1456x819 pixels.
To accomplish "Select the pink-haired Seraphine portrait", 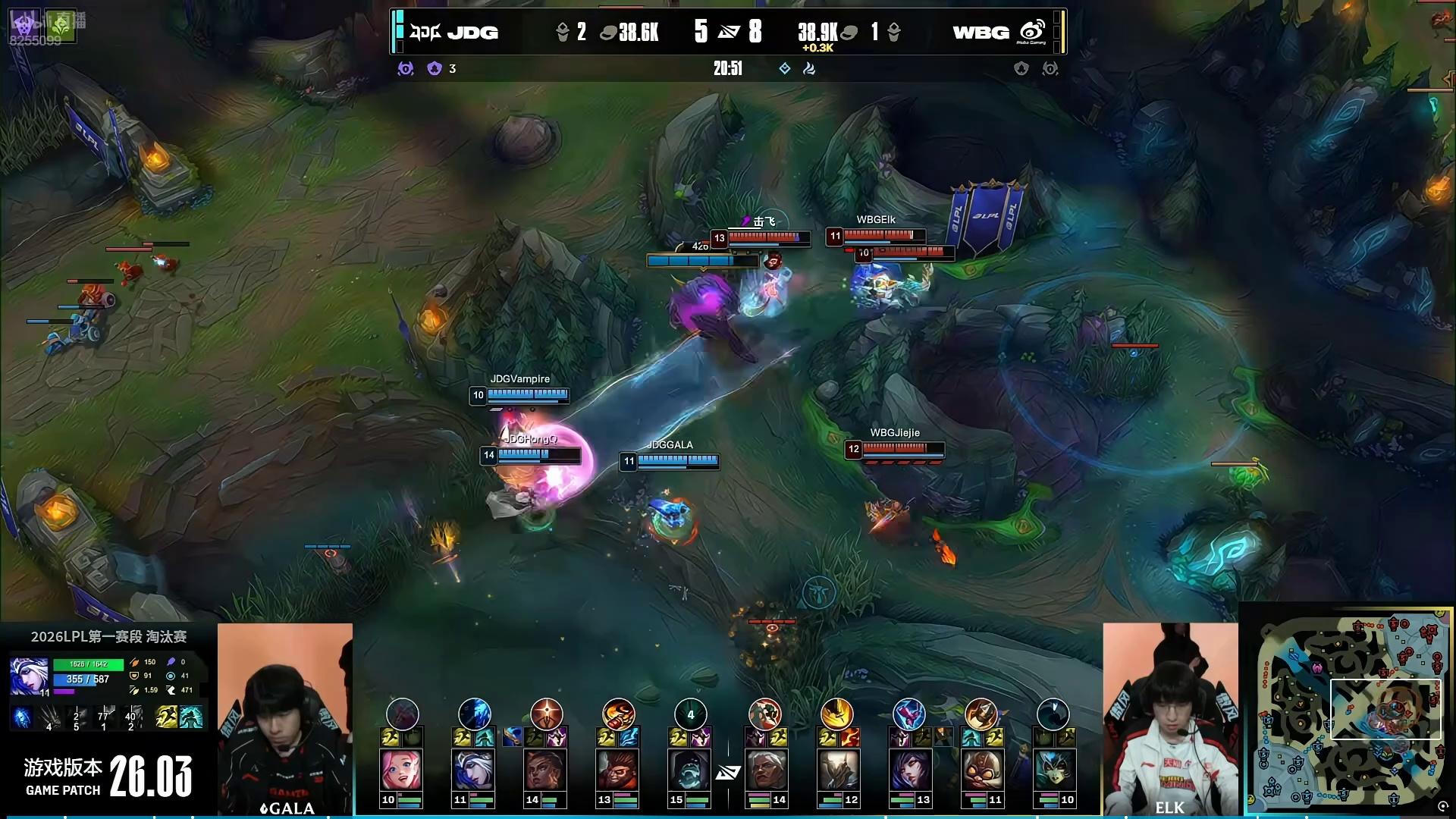I will click(401, 770).
